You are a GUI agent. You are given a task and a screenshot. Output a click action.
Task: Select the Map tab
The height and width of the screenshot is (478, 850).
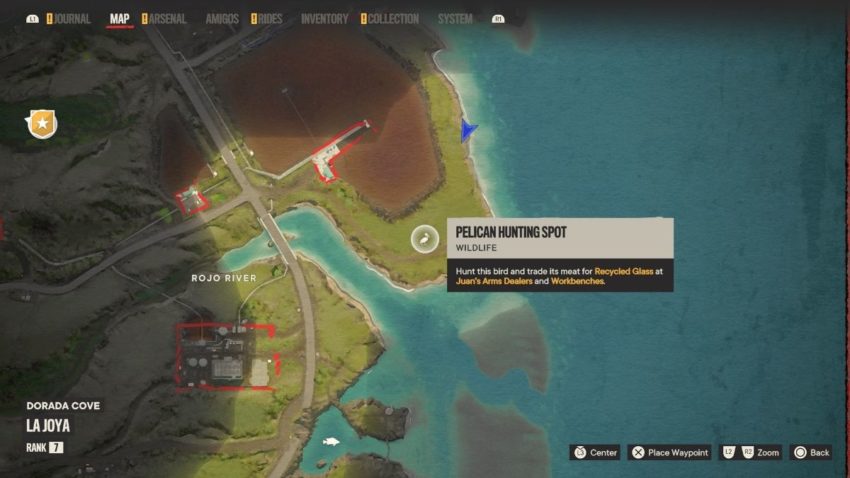coord(120,19)
